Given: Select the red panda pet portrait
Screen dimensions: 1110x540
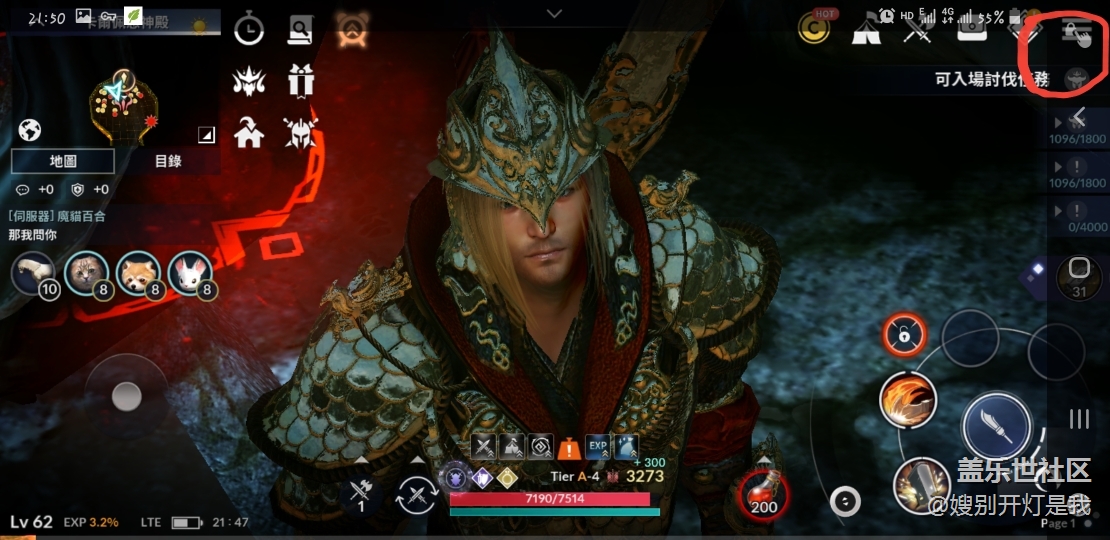Looking at the screenshot, I should tap(138, 273).
